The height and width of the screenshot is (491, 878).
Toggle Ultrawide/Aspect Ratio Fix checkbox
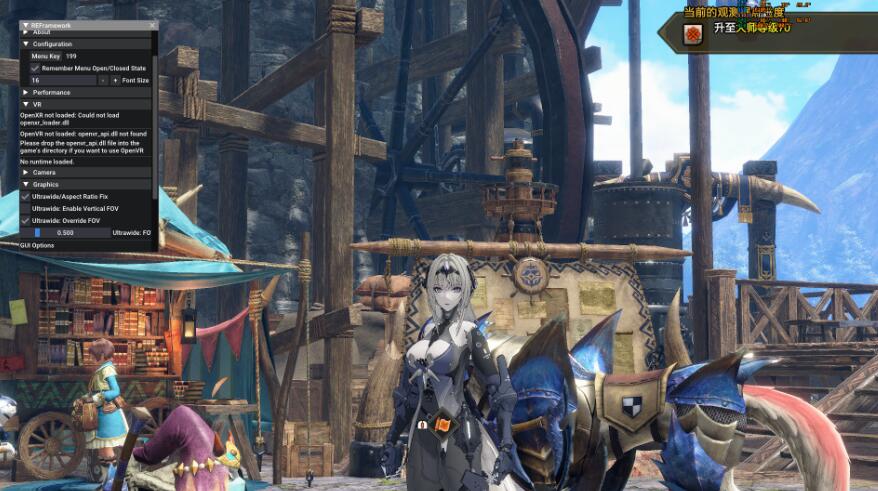click(26, 196)
